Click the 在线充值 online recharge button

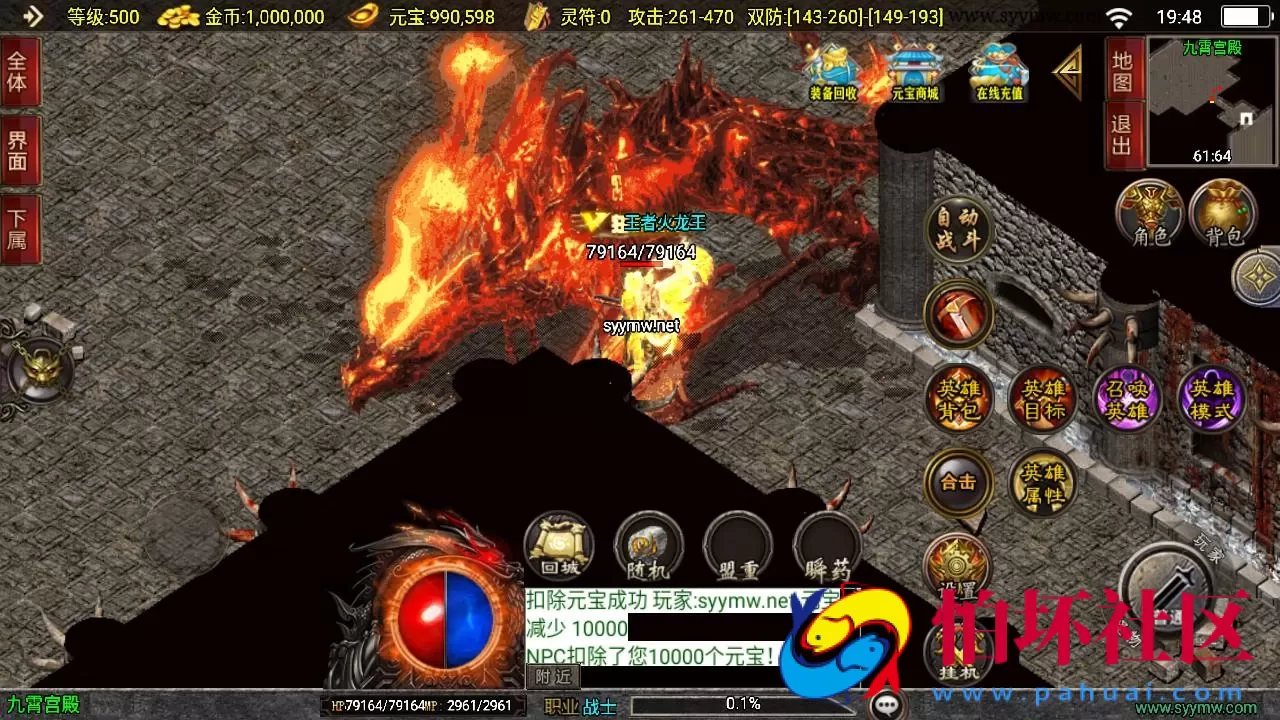tap(998, 70)
